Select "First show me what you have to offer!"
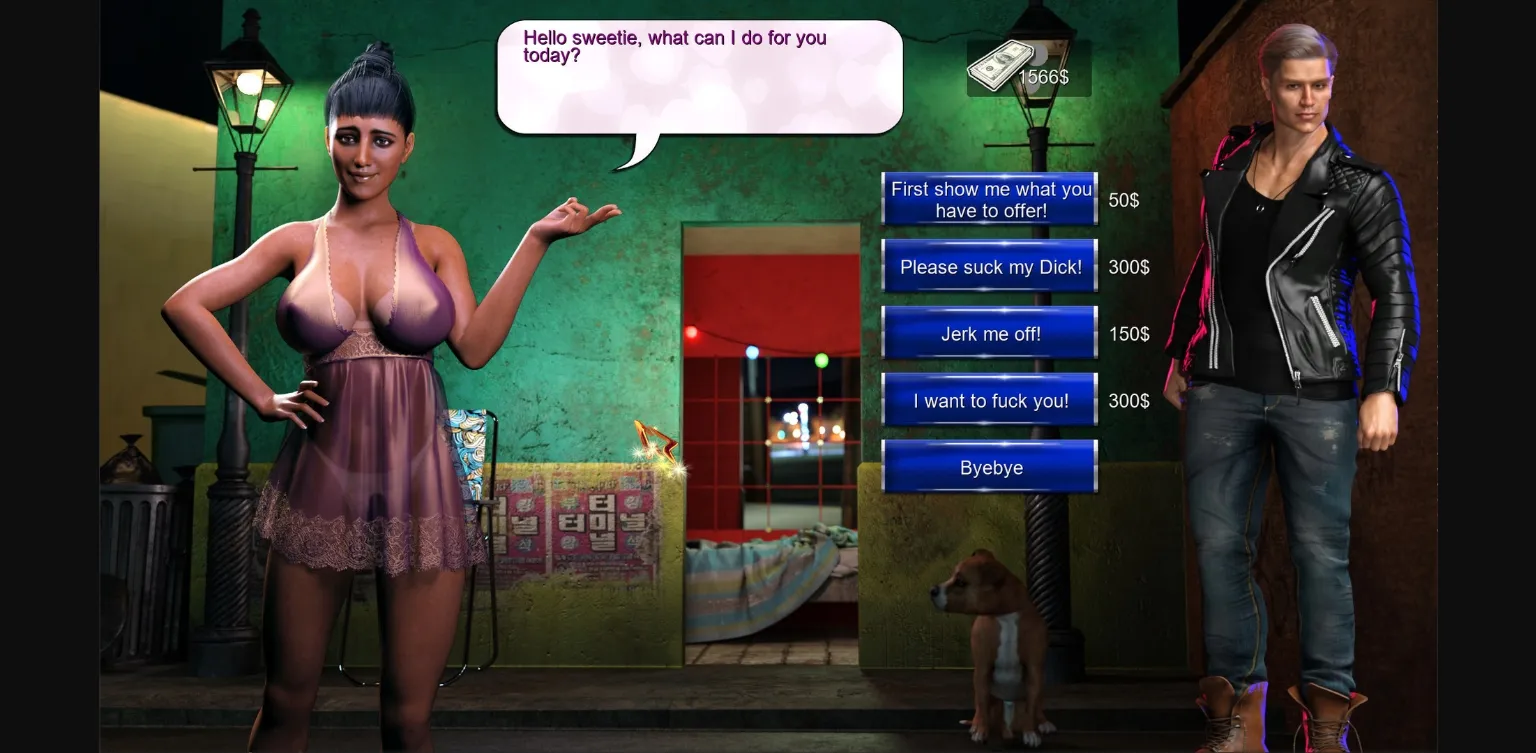Image resolution: width=1536 pixels, height=753 pixels. (x=988, y=198)
